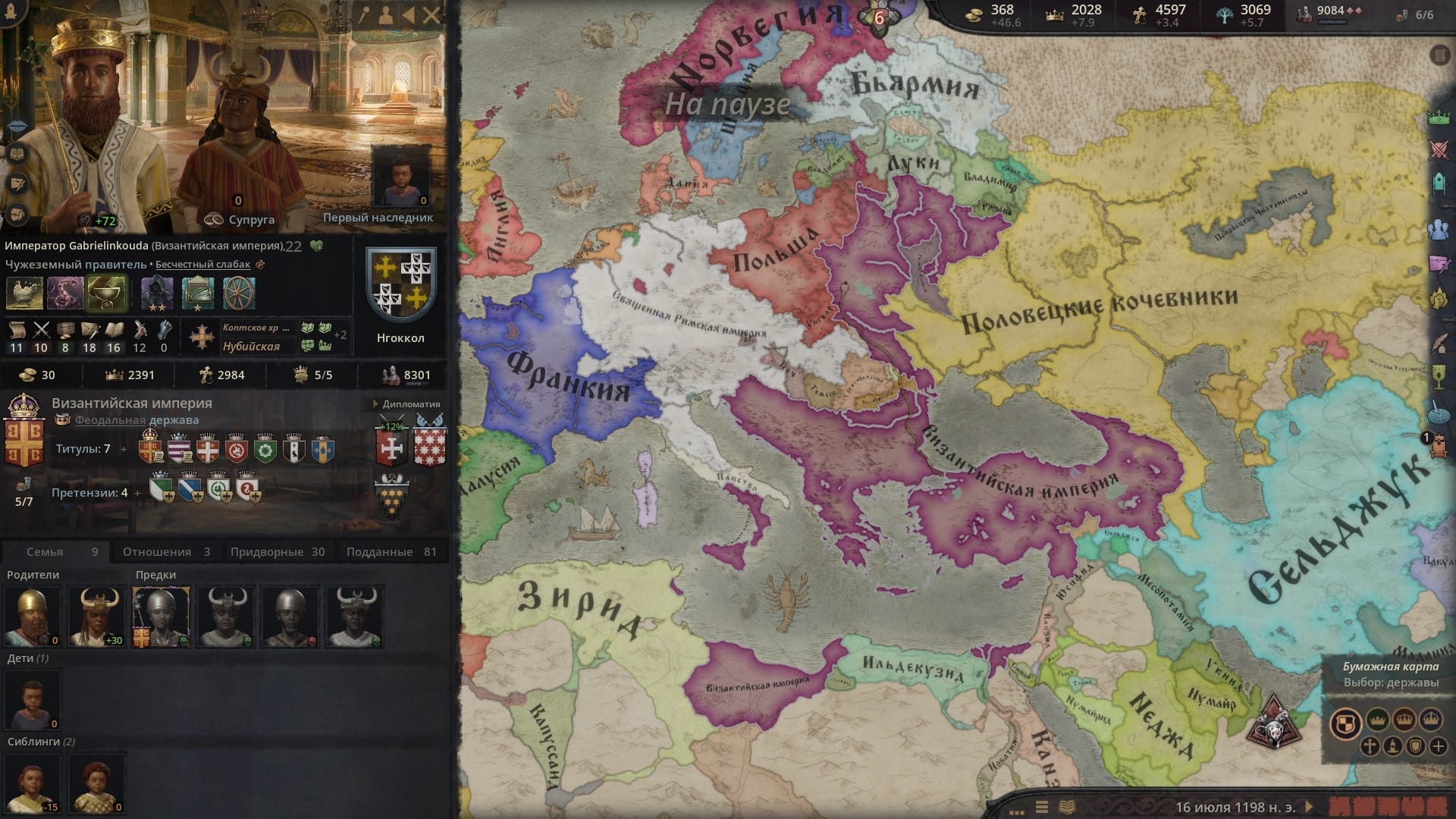Image resolution: width=1456 pixels, height=819 pixels.
Task: Toggle empire borders on the paper map
Action: pos(1431,720)
